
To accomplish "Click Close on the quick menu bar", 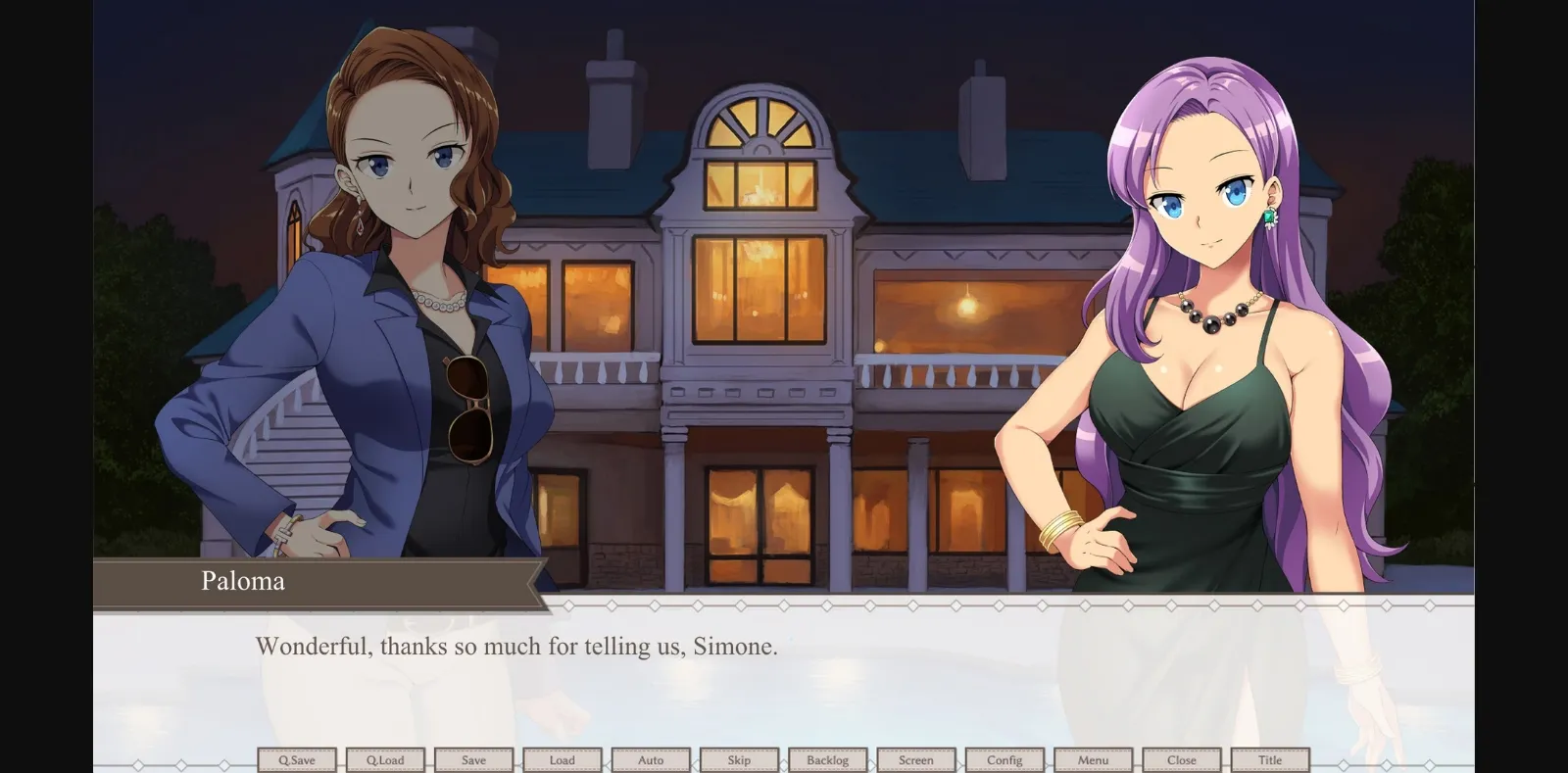I will pyautogui.click(x=1182, y=759).
